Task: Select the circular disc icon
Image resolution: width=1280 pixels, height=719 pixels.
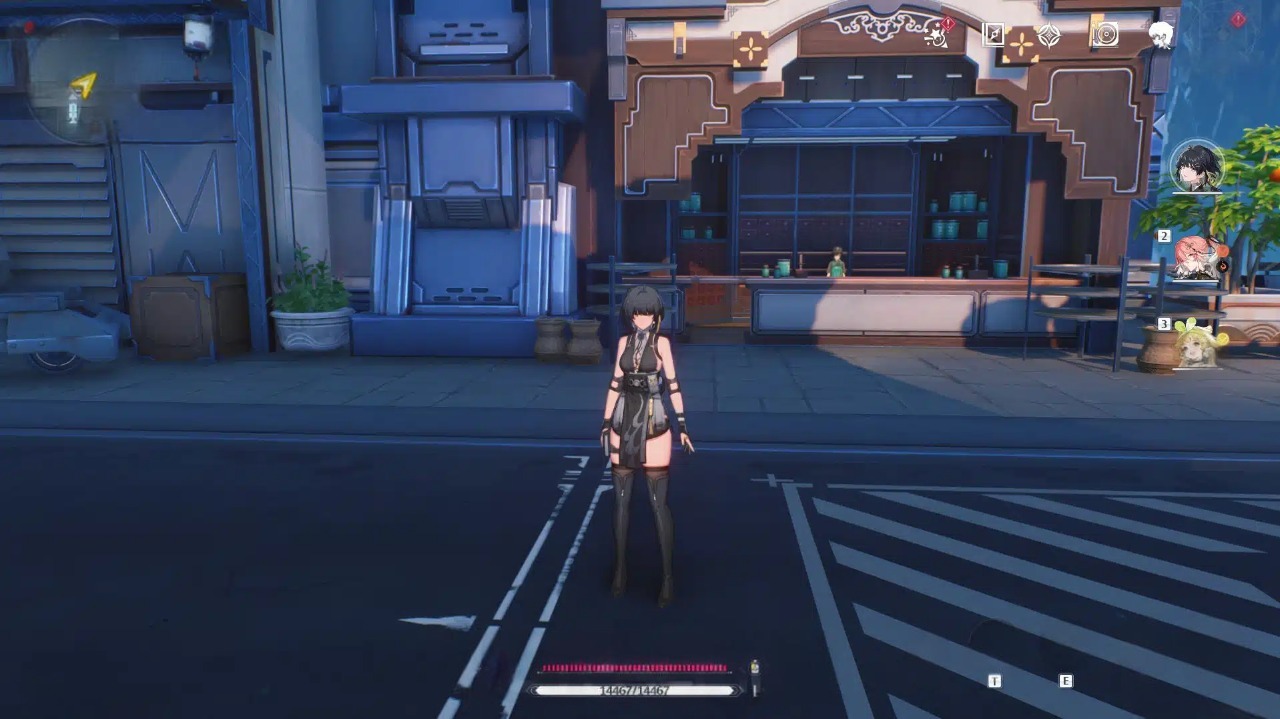Action: (1104, 35)
